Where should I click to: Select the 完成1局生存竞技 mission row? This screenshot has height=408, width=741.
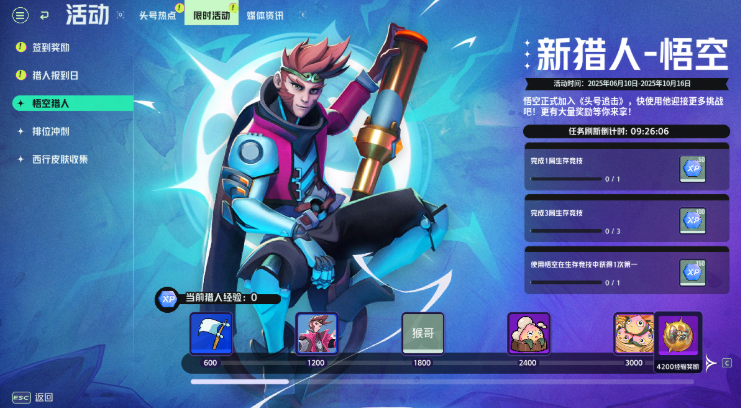tap(626, 167)
